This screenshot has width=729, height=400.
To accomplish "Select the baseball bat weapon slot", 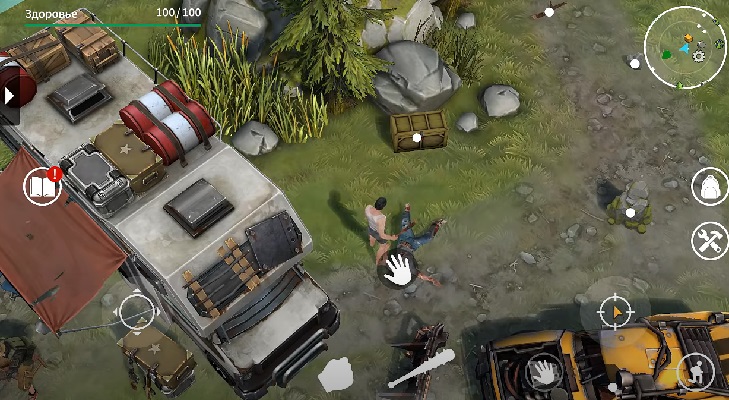I will (421, 369).
